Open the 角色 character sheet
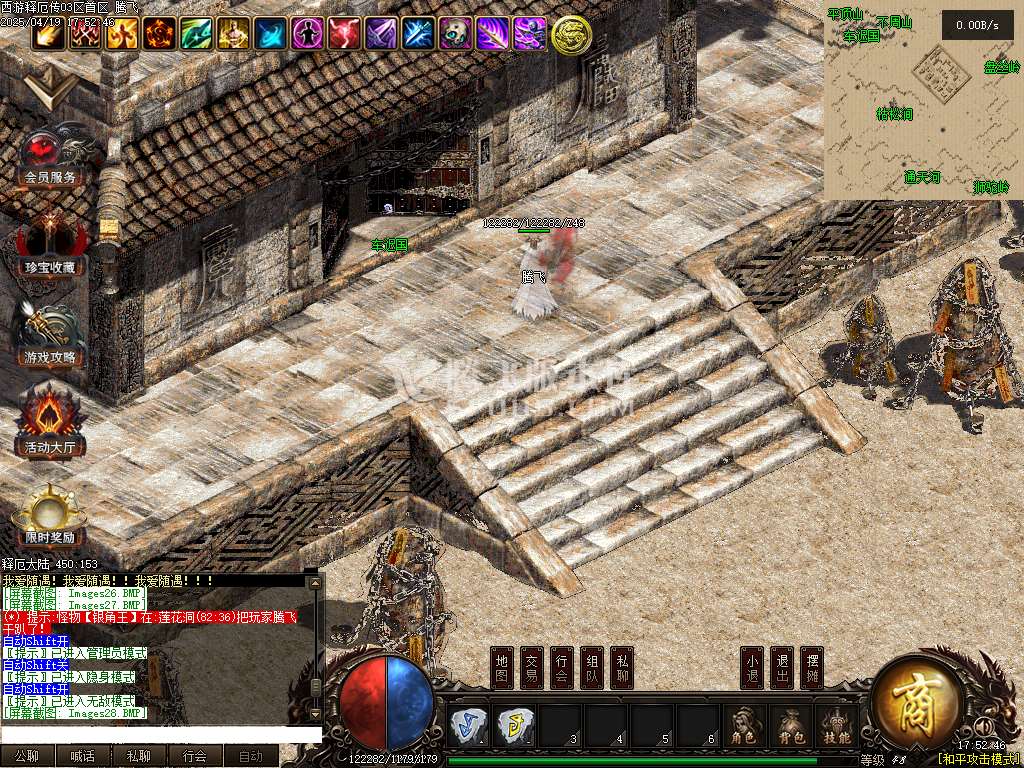1024x768 pixels. point(743,726)
